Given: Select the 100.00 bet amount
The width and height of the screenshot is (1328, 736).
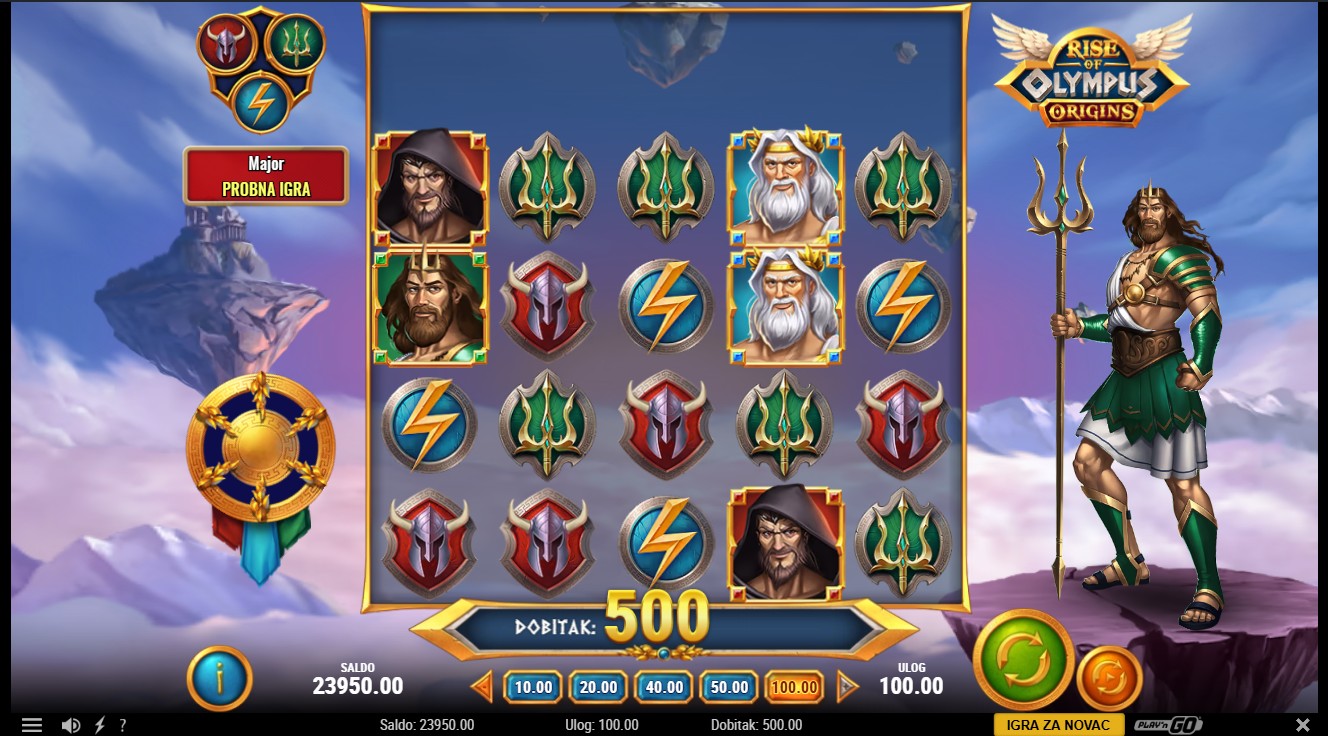Looking at the screenshot, I should (795, 687).
